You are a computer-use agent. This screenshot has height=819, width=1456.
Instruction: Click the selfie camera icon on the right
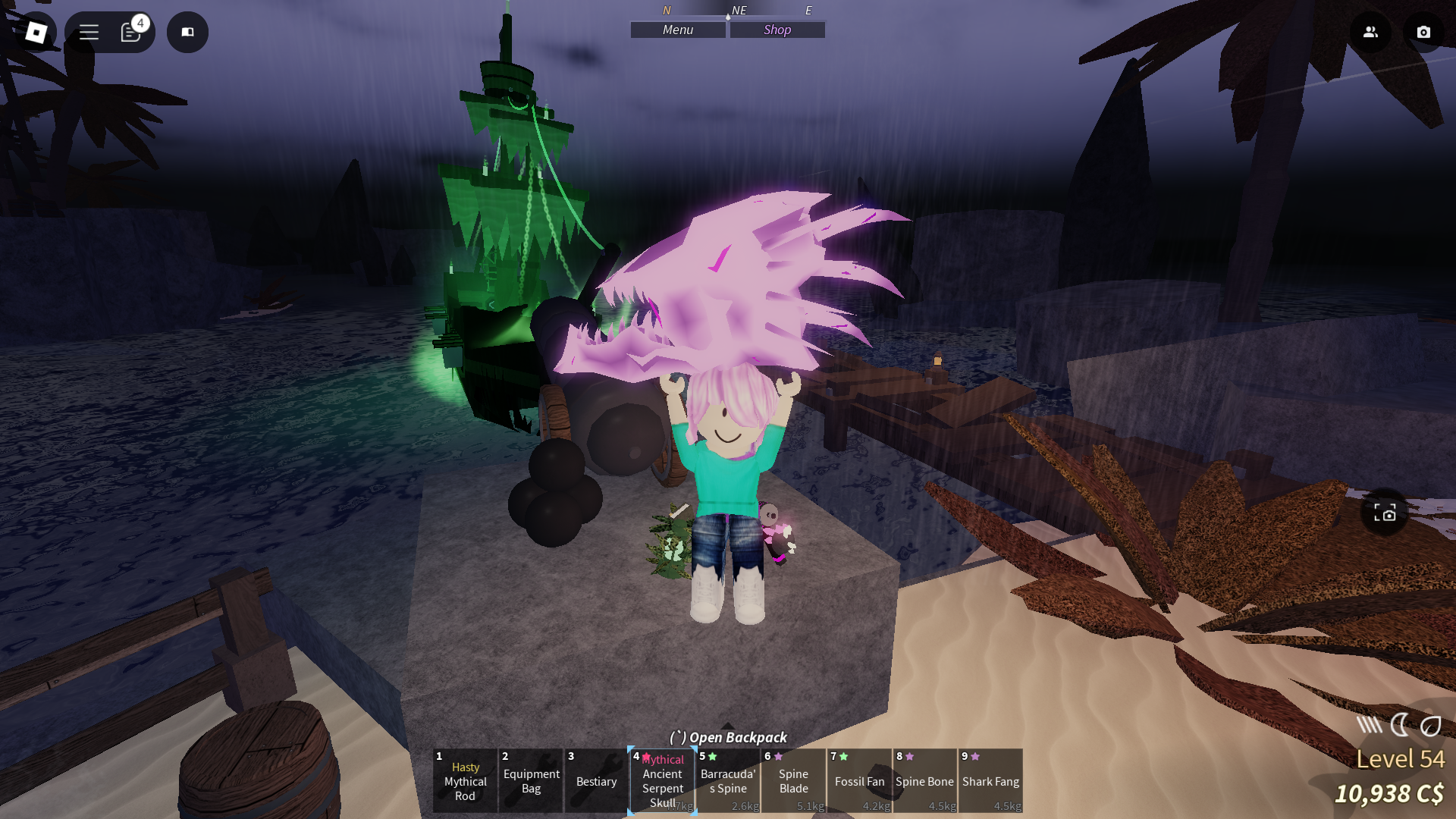(x=1385, y=513)
